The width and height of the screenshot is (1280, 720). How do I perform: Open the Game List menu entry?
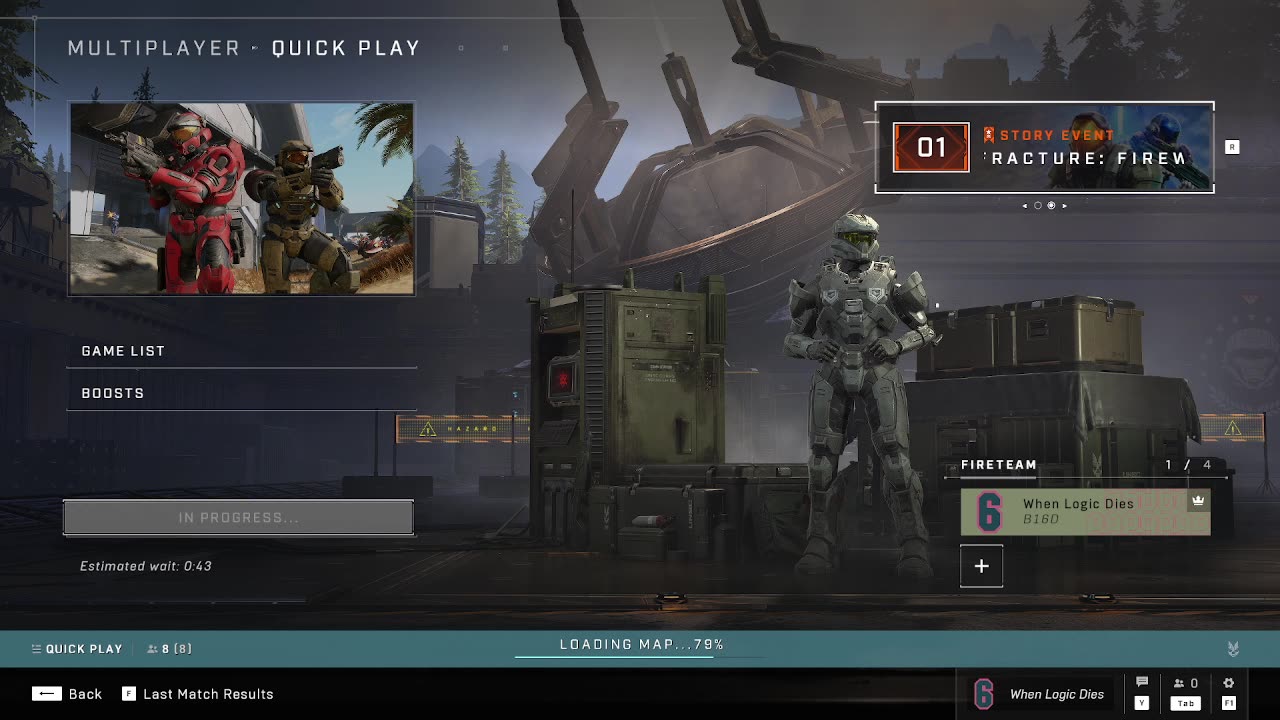241,351
